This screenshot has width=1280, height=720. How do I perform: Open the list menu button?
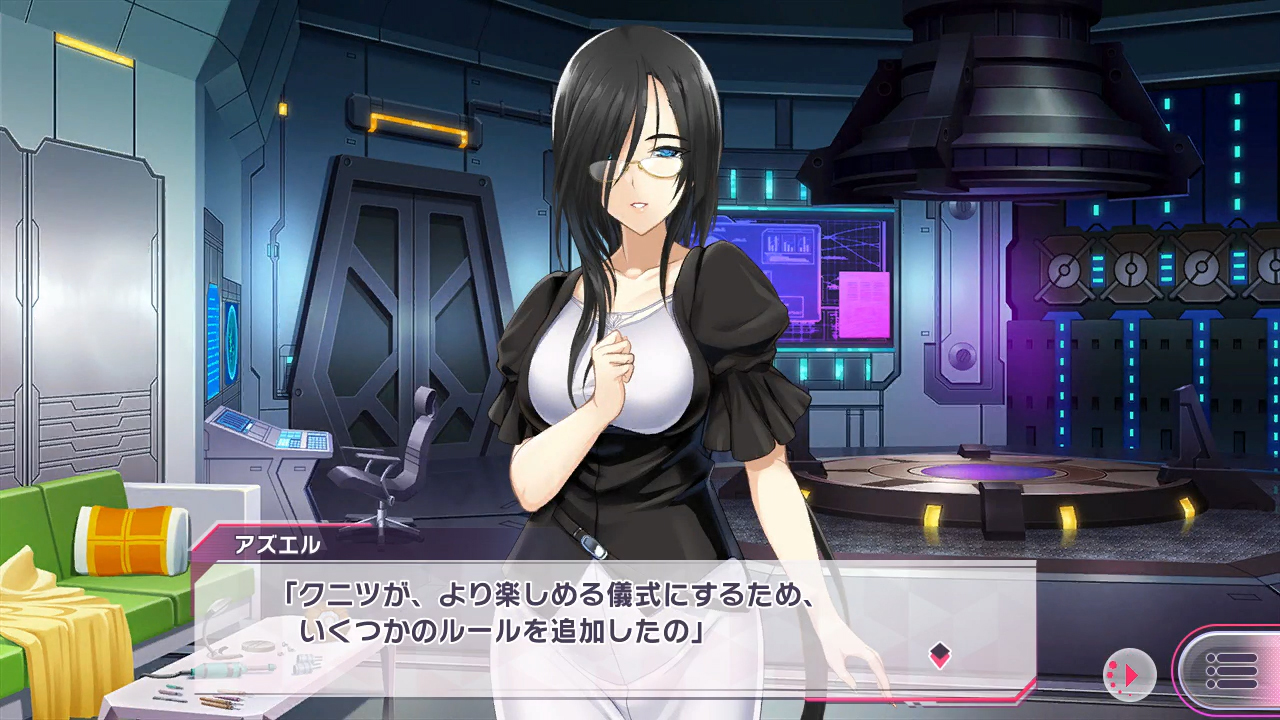(x=1230, y=670)
